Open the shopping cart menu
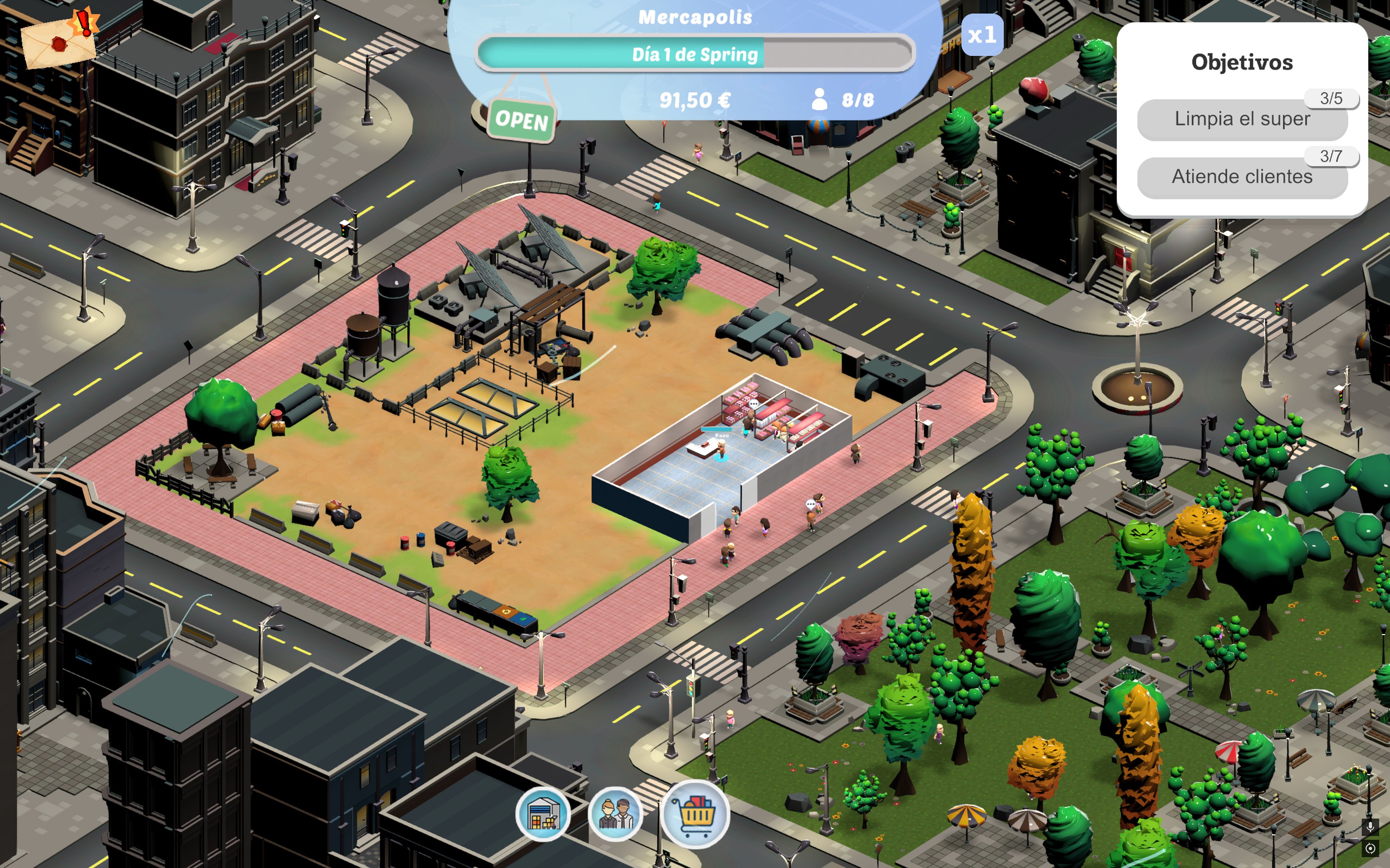This screenshot has width=1390, height=868. coord(695,814)
